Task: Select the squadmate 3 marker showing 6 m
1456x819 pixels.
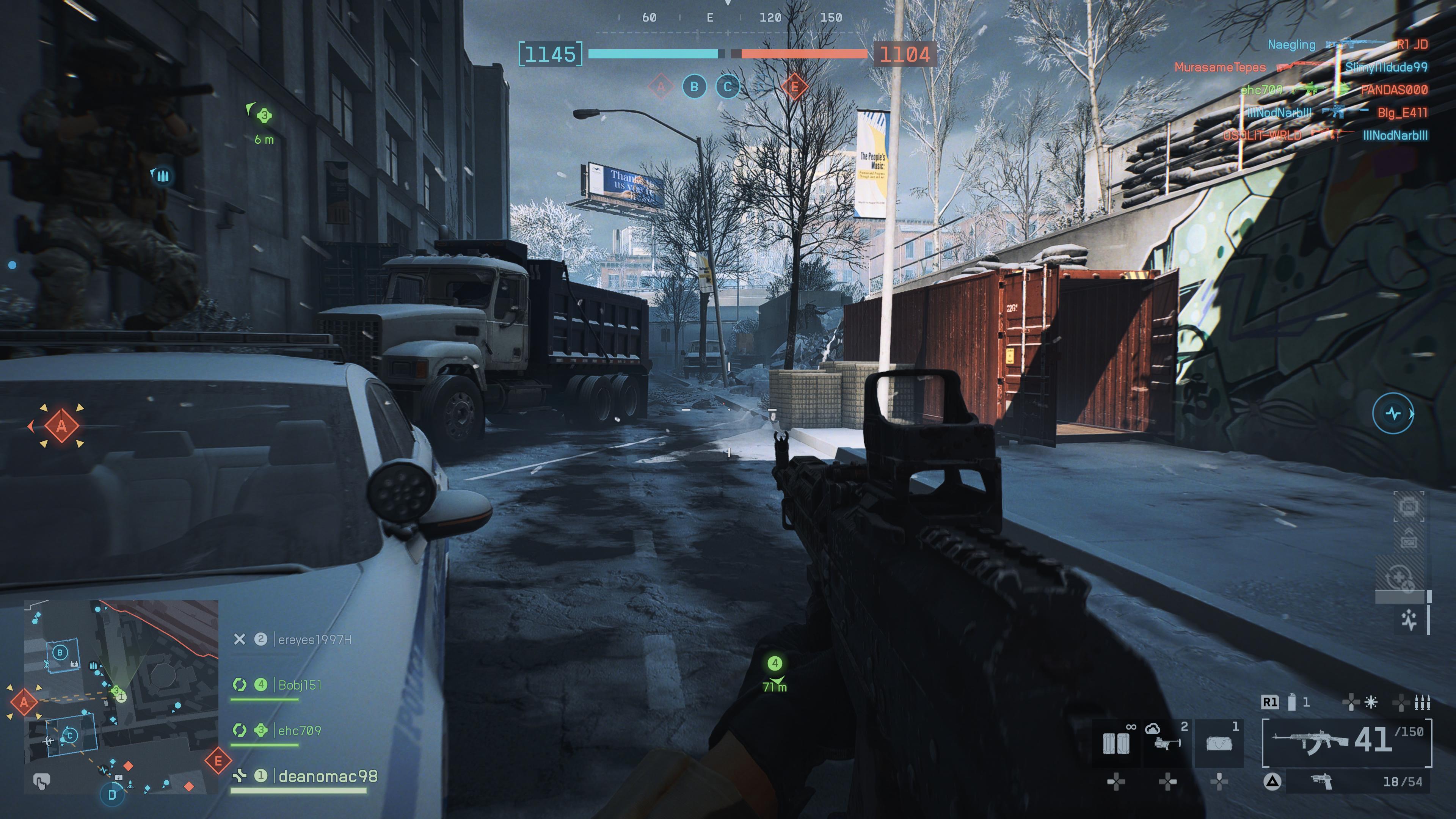Action: [x=264, y=116]
